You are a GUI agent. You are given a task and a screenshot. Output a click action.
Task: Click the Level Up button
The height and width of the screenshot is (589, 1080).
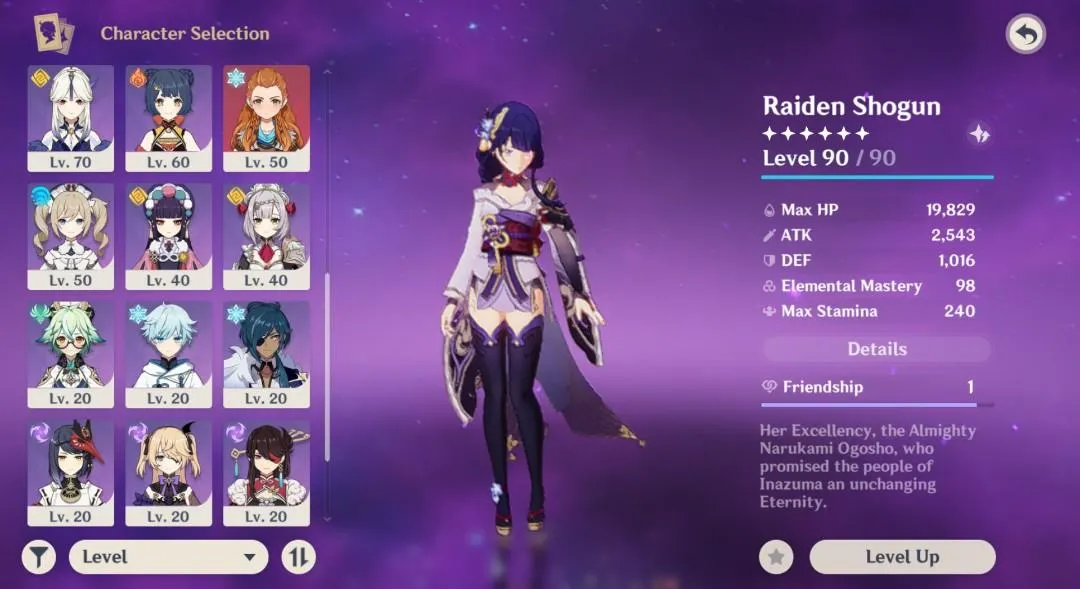click(x=902, y=557)
